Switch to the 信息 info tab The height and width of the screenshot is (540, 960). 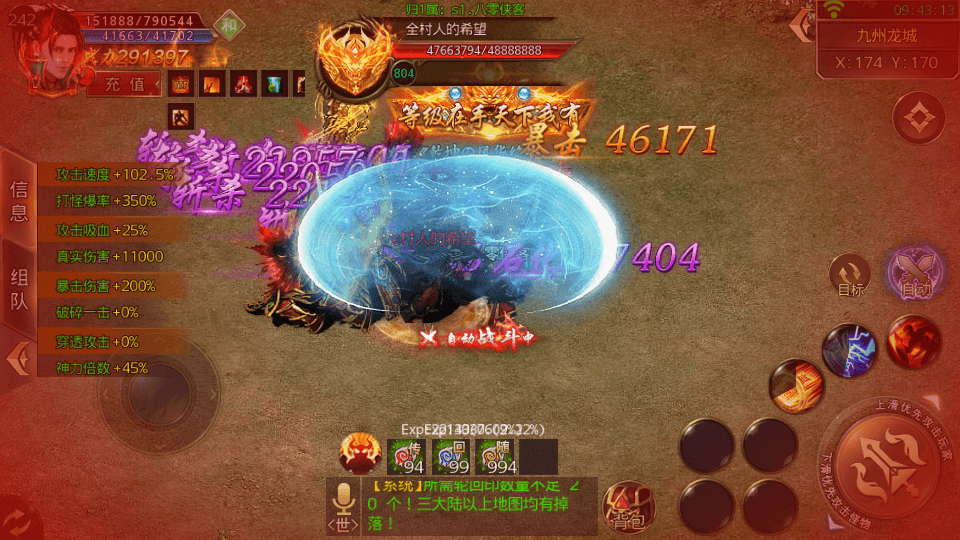coord(19,200)
